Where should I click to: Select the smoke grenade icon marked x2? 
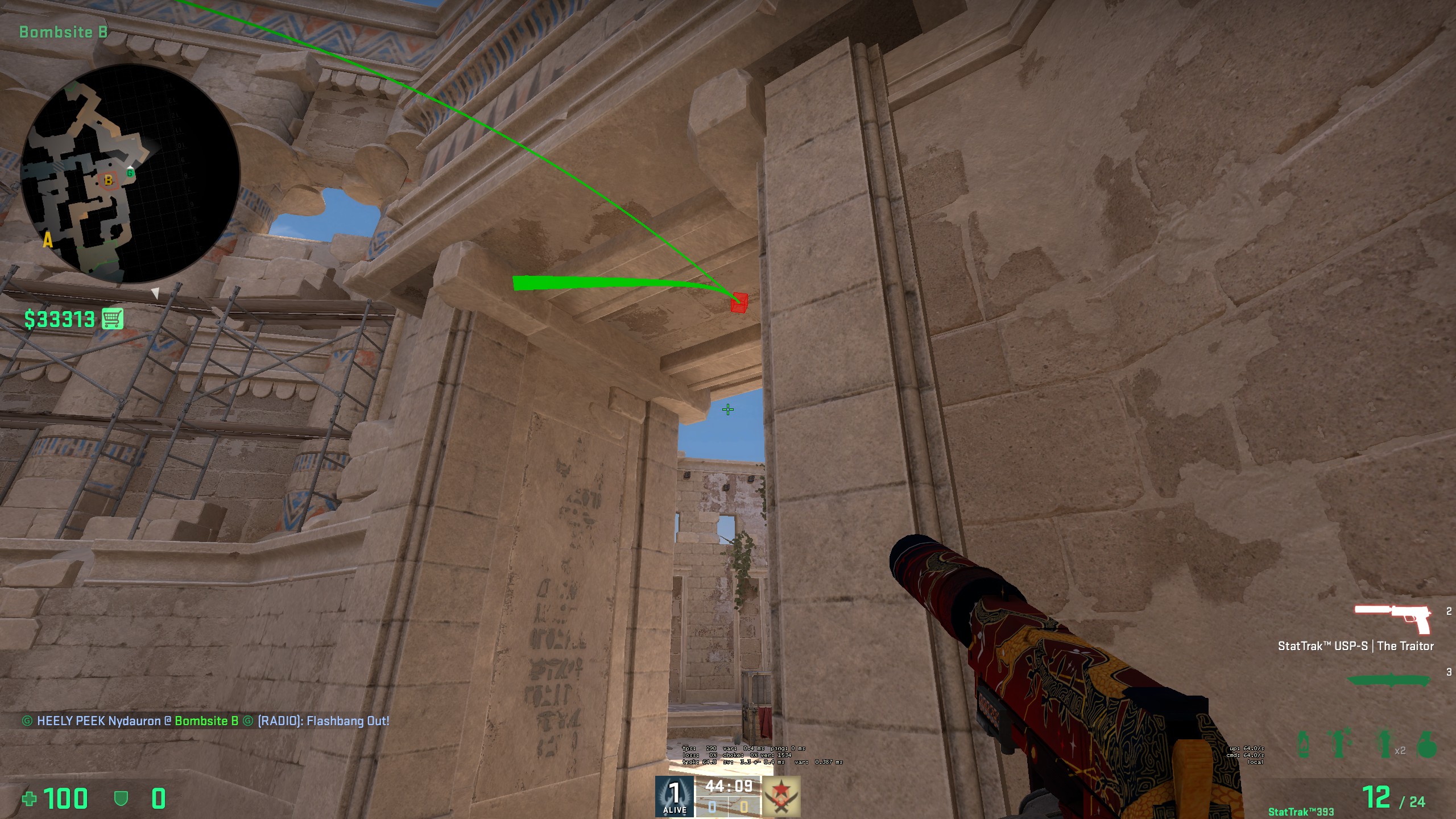click(1385, 744)
